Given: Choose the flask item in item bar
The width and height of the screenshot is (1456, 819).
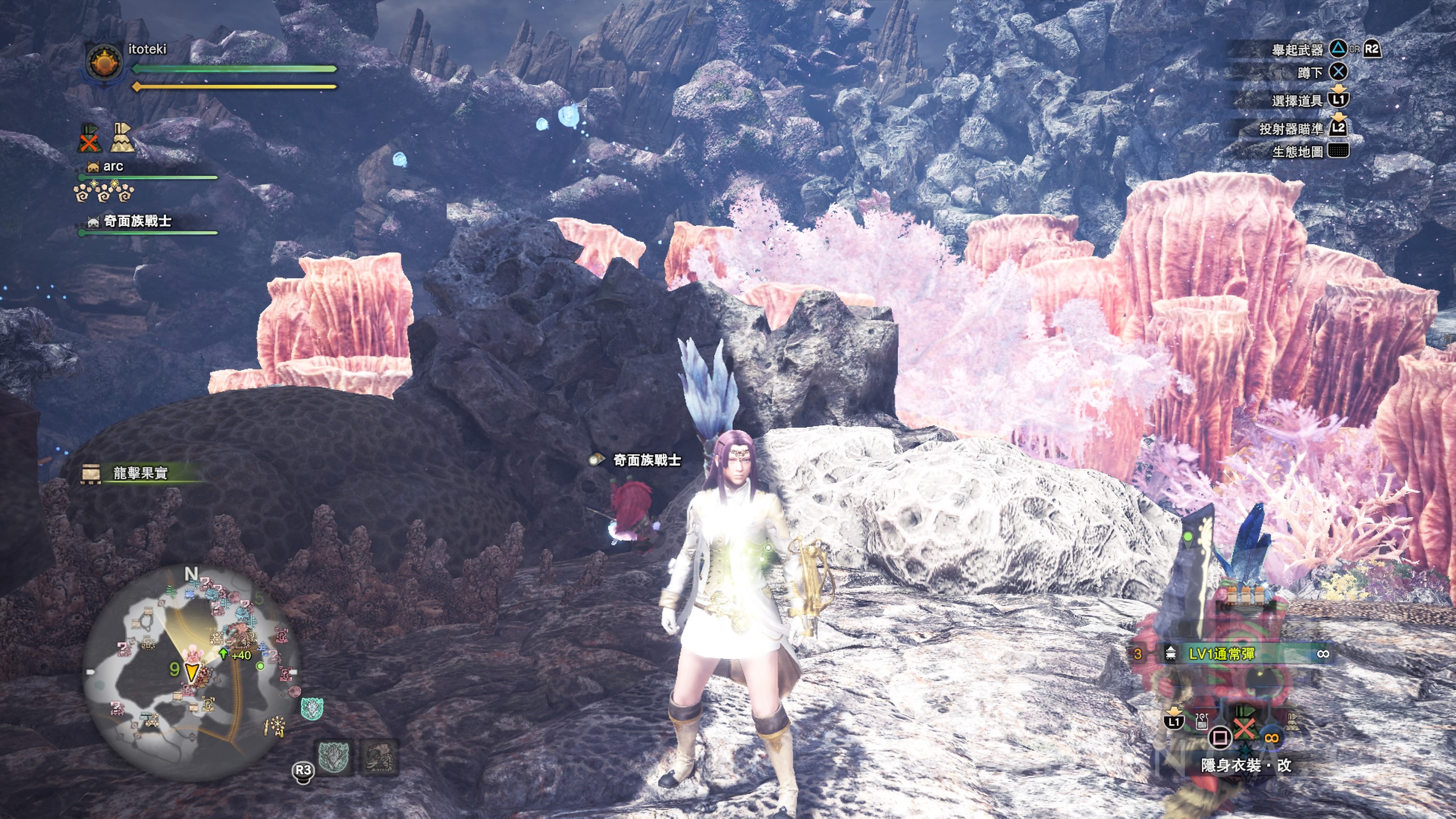Looking at the screenshot, I should [1202, 721].
